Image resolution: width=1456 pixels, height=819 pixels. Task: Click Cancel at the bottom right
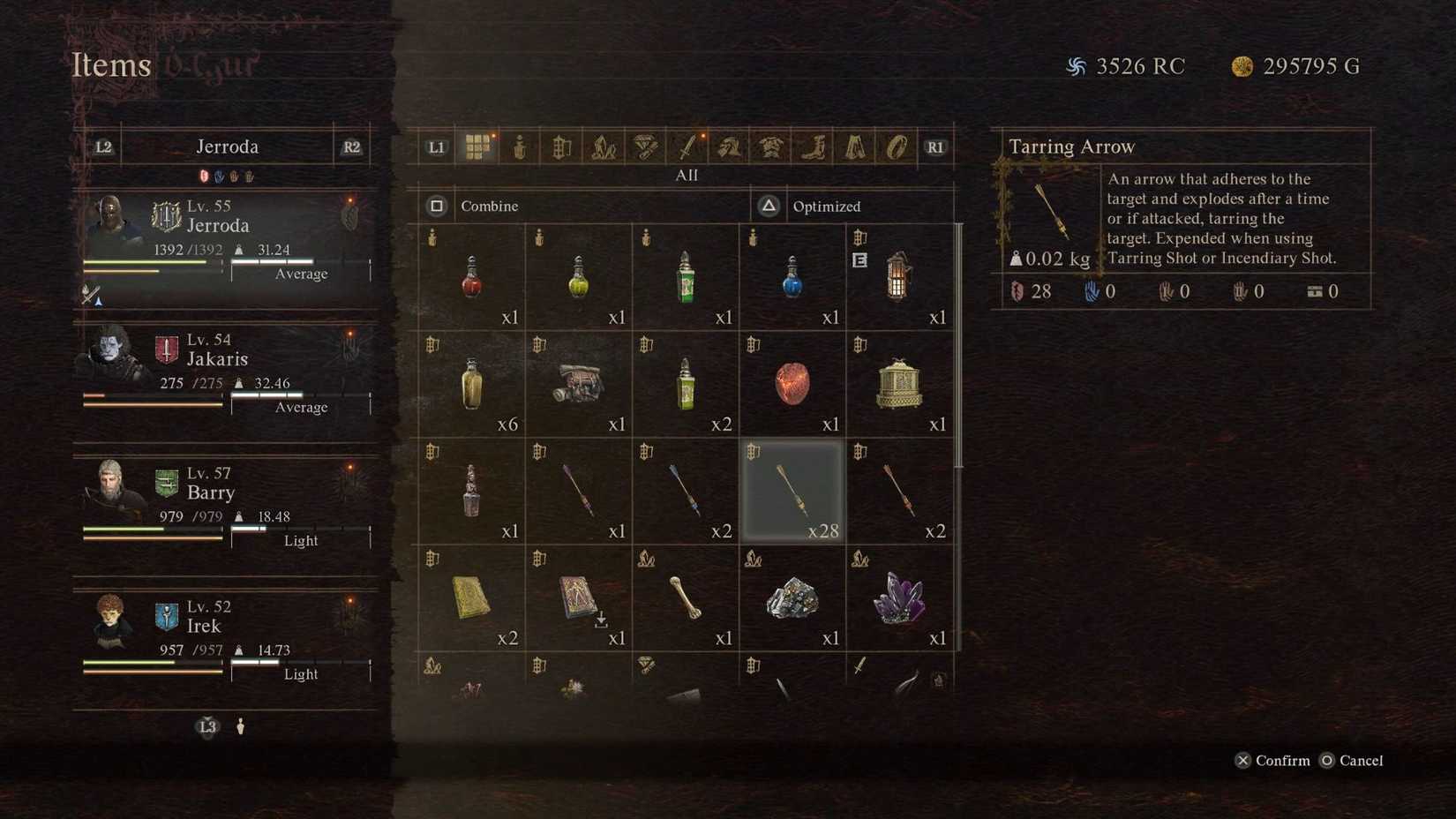click(1352, 760)
